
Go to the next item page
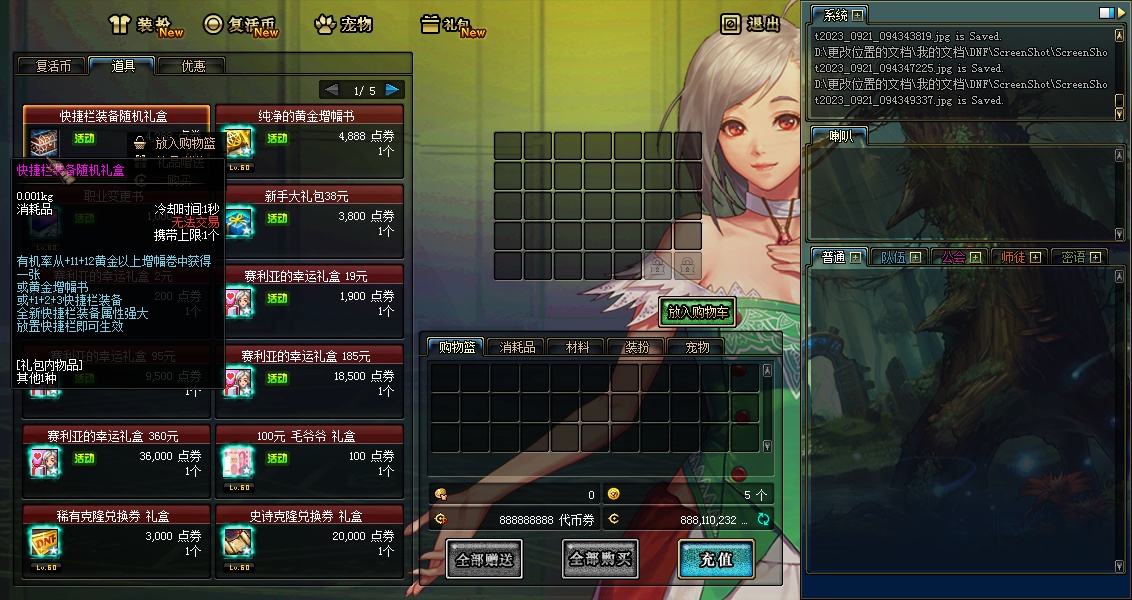(394, 90)
